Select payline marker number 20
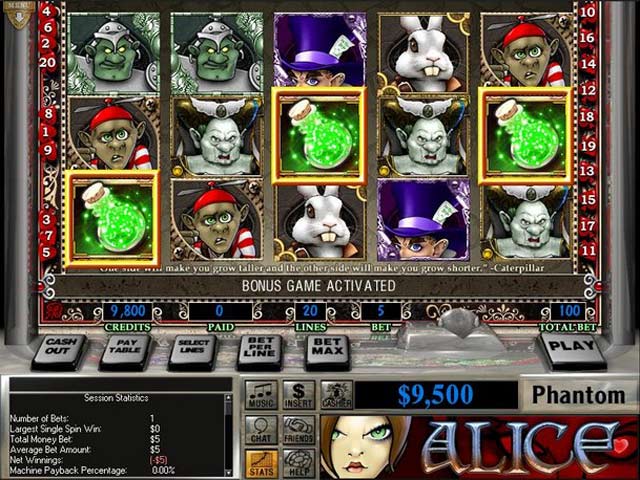Image resolution: width=640 pixels, height=480 pixels. click(x=48, y=62)
